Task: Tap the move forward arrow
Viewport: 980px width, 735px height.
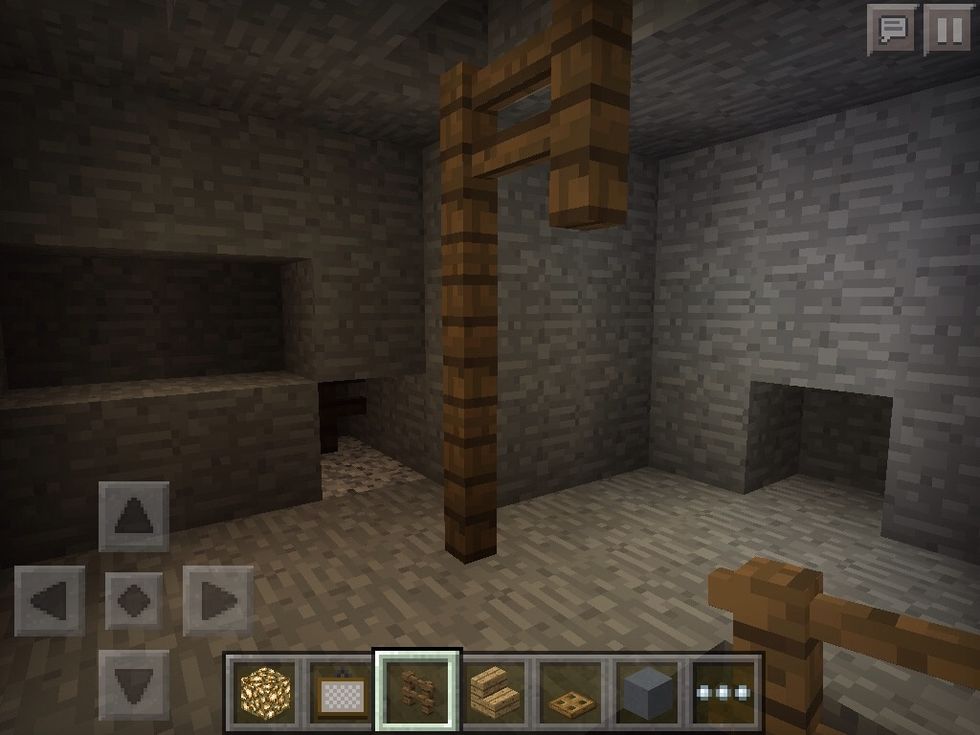Action: pyautogui.click(x=133, y=516)
